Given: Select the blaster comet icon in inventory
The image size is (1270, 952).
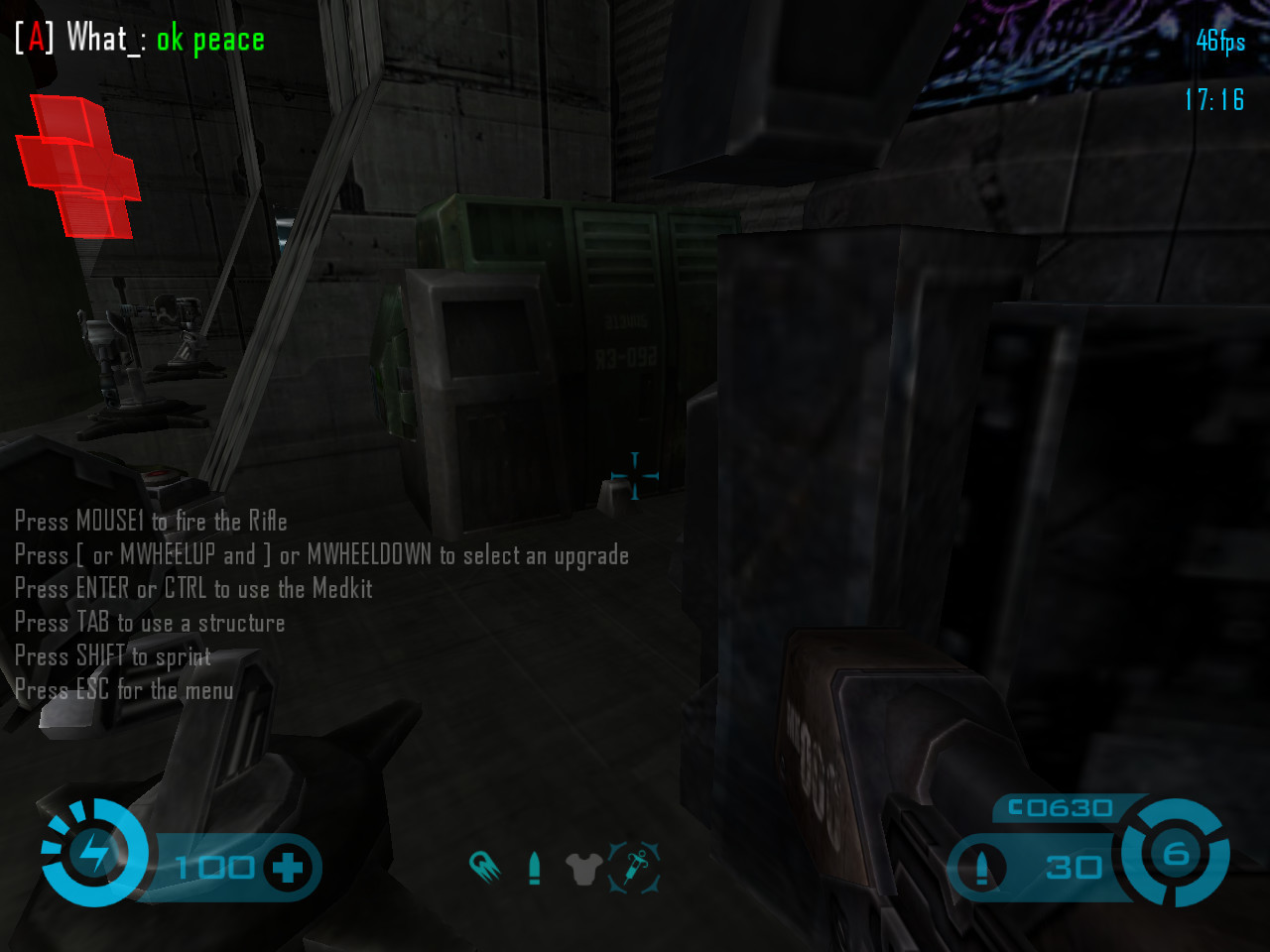Looking at the screenshot, I should (x=484, y=867).
